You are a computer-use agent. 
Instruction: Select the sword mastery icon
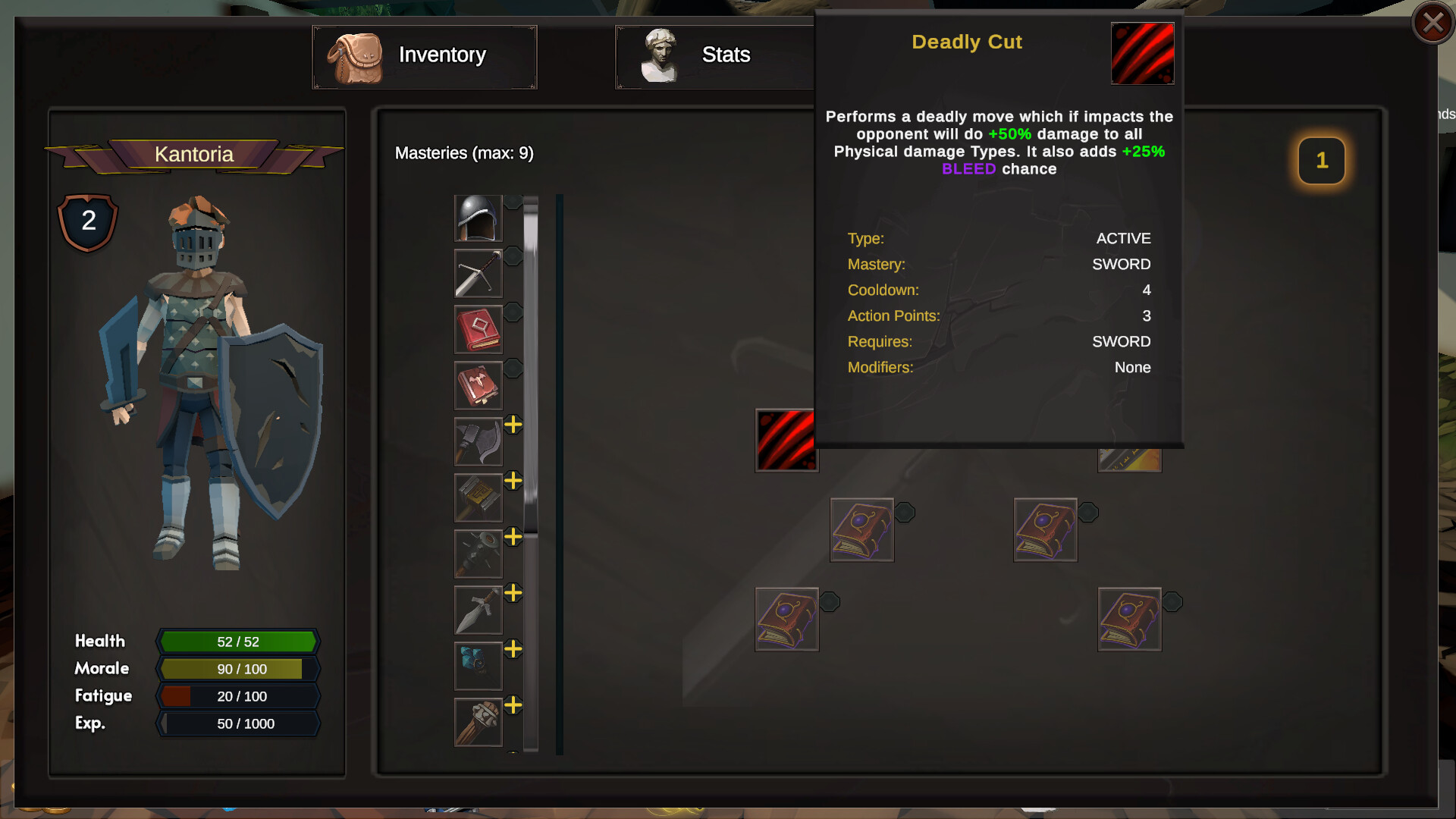click(478, 273)
